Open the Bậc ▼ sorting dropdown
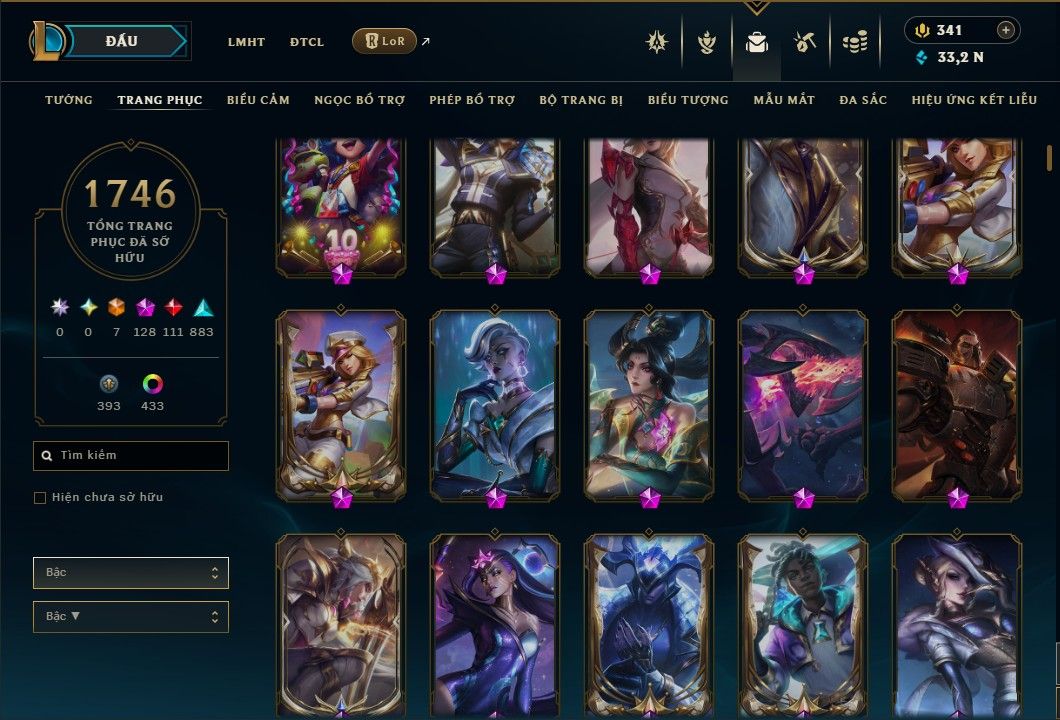The height and width of the screenshot is (720, 1060). tap(131, 616)
